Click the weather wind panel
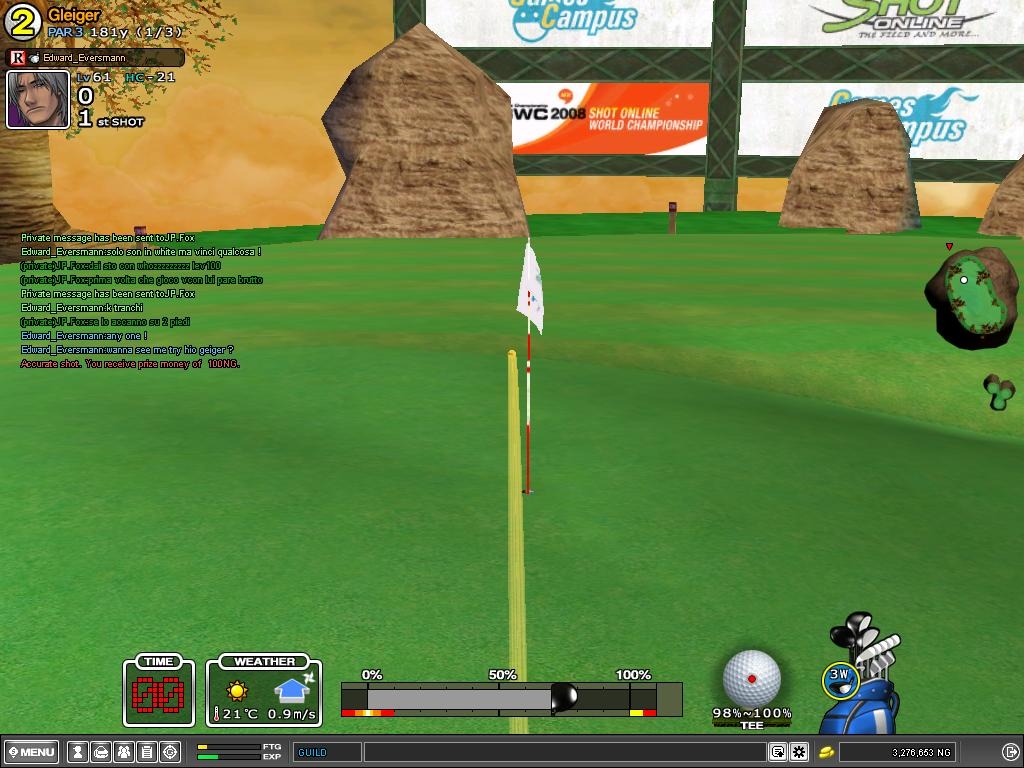1024x768 pixels. click(x=265, y=690)
